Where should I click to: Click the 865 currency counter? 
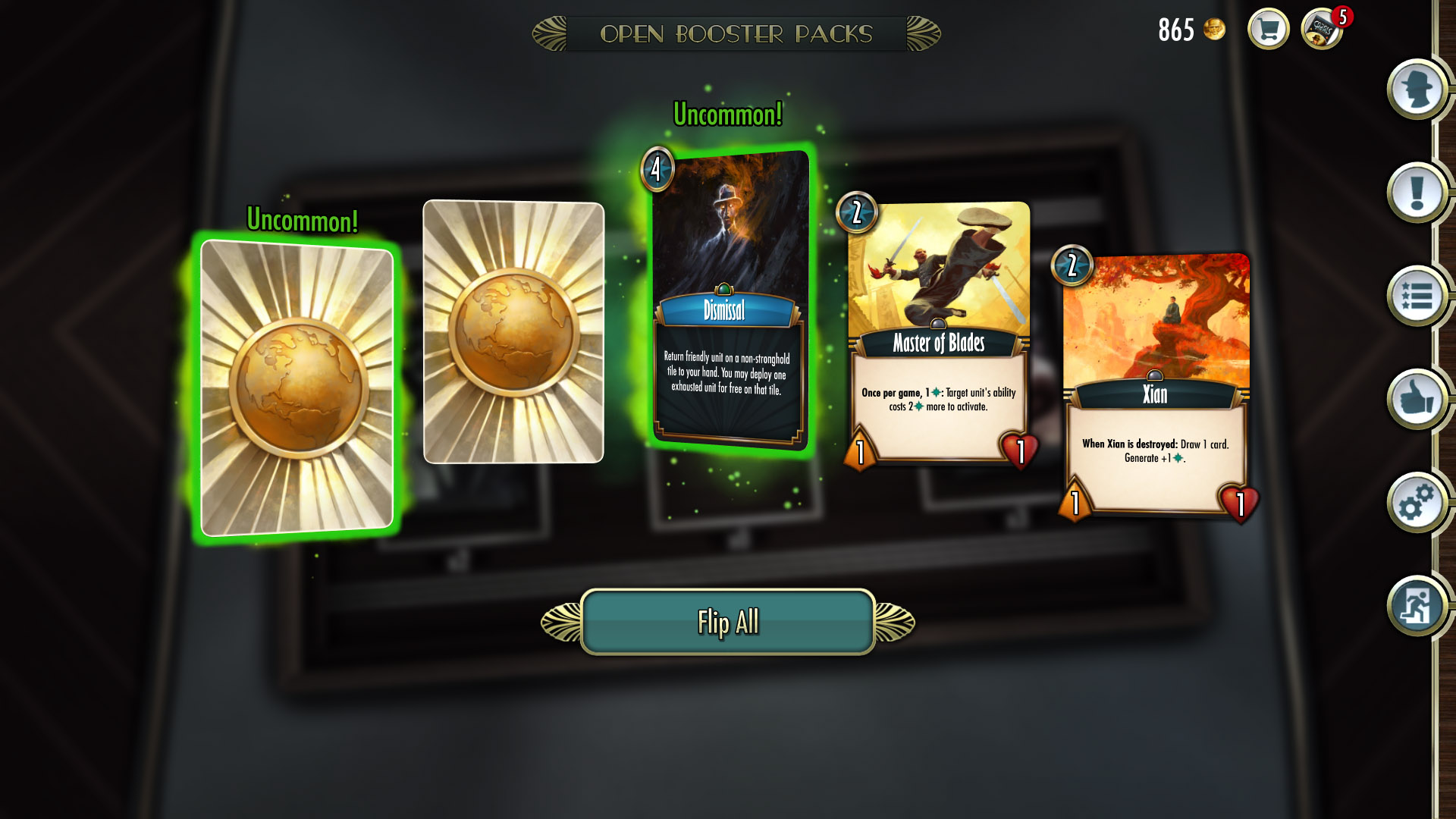1178,30
